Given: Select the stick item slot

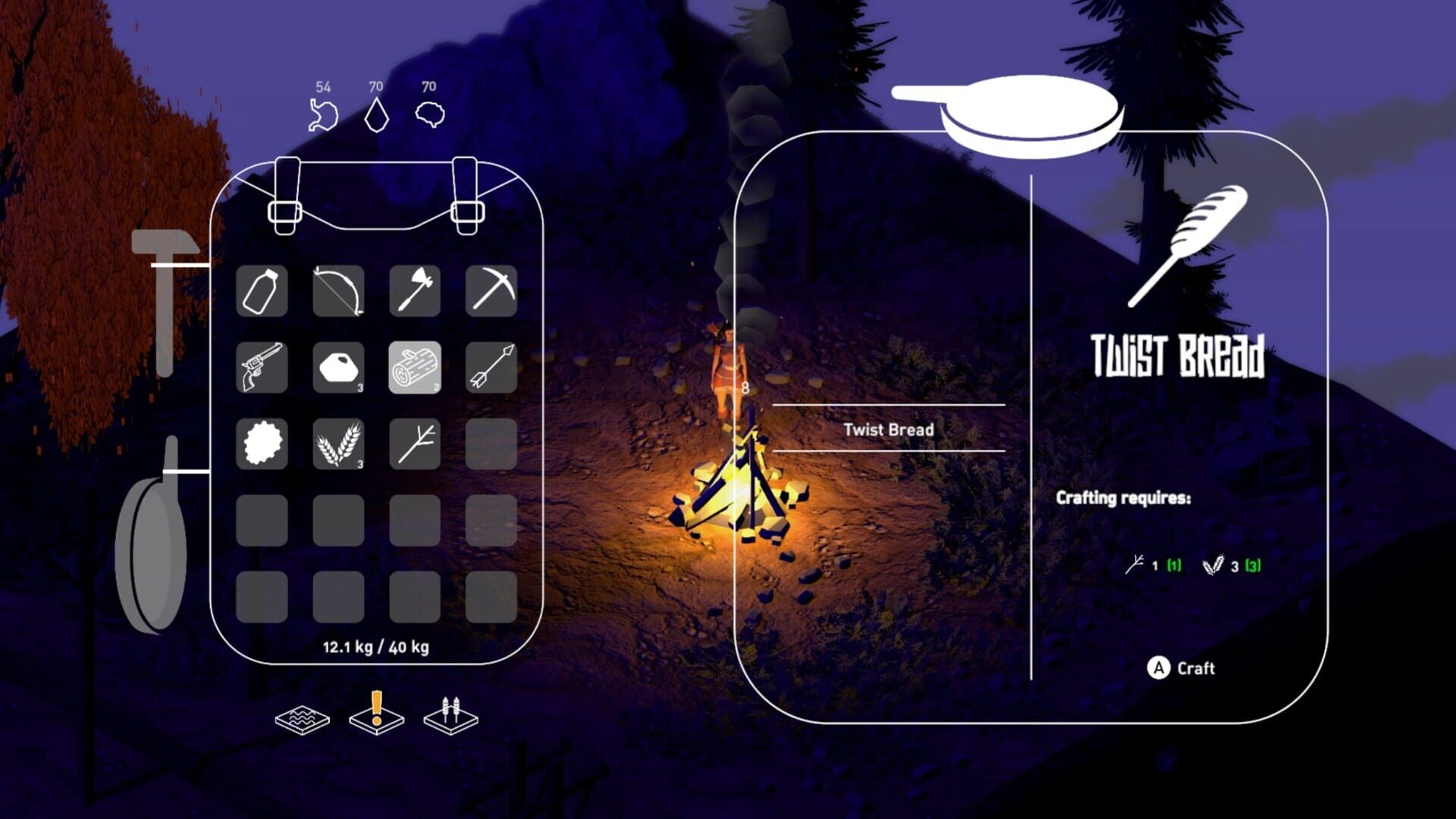Looking at the screenshot, I should pos(413,444).
